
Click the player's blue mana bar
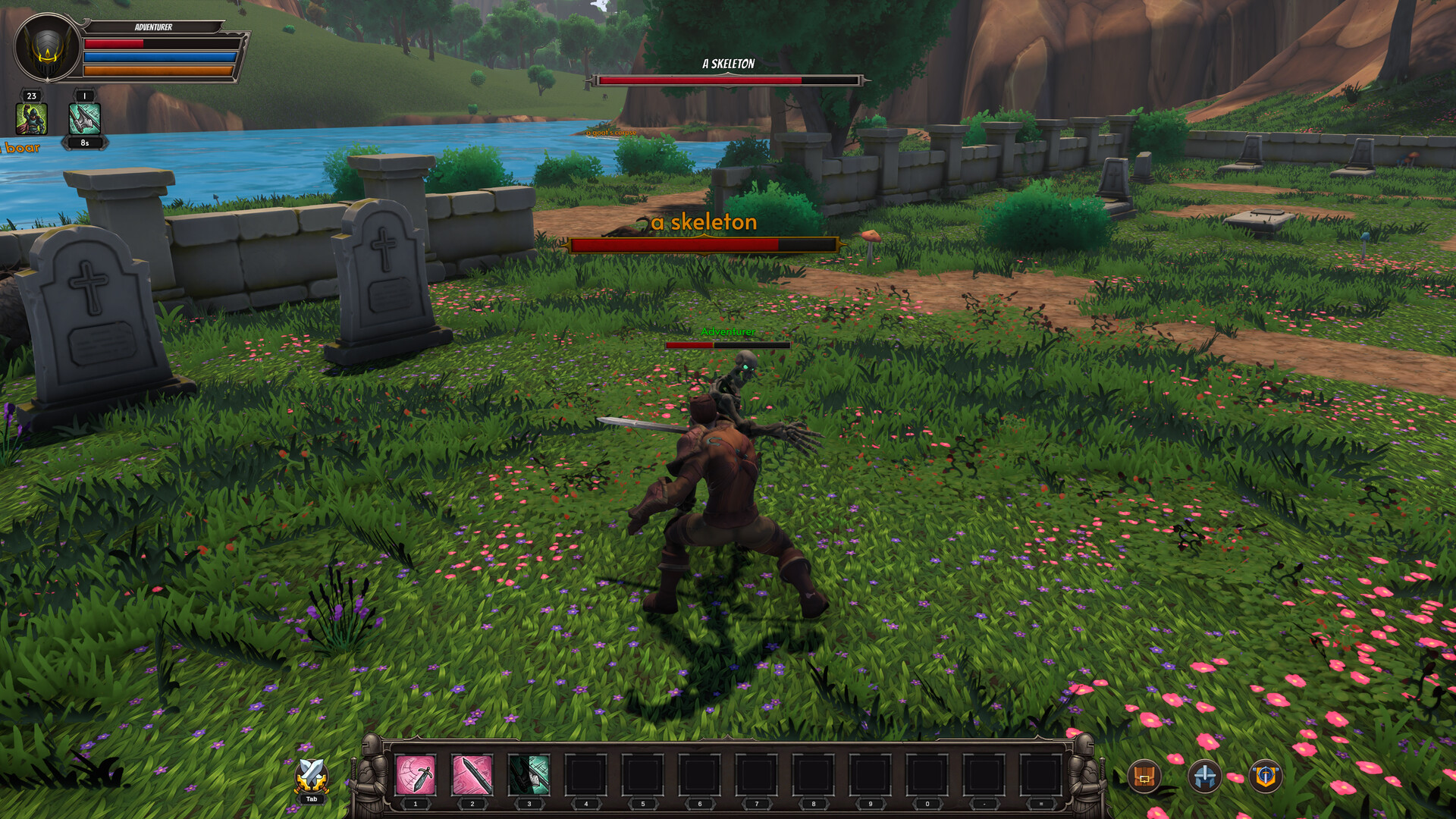point(162,55)
